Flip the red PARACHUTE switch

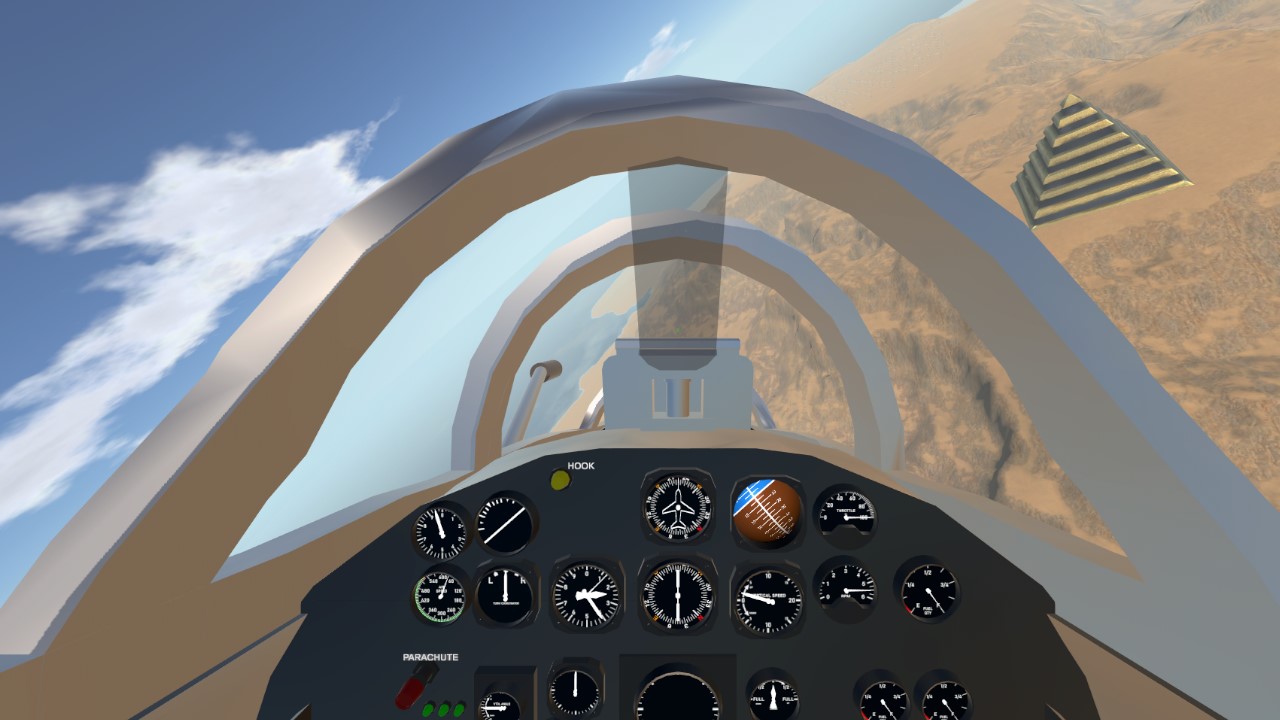coord(415,687)
